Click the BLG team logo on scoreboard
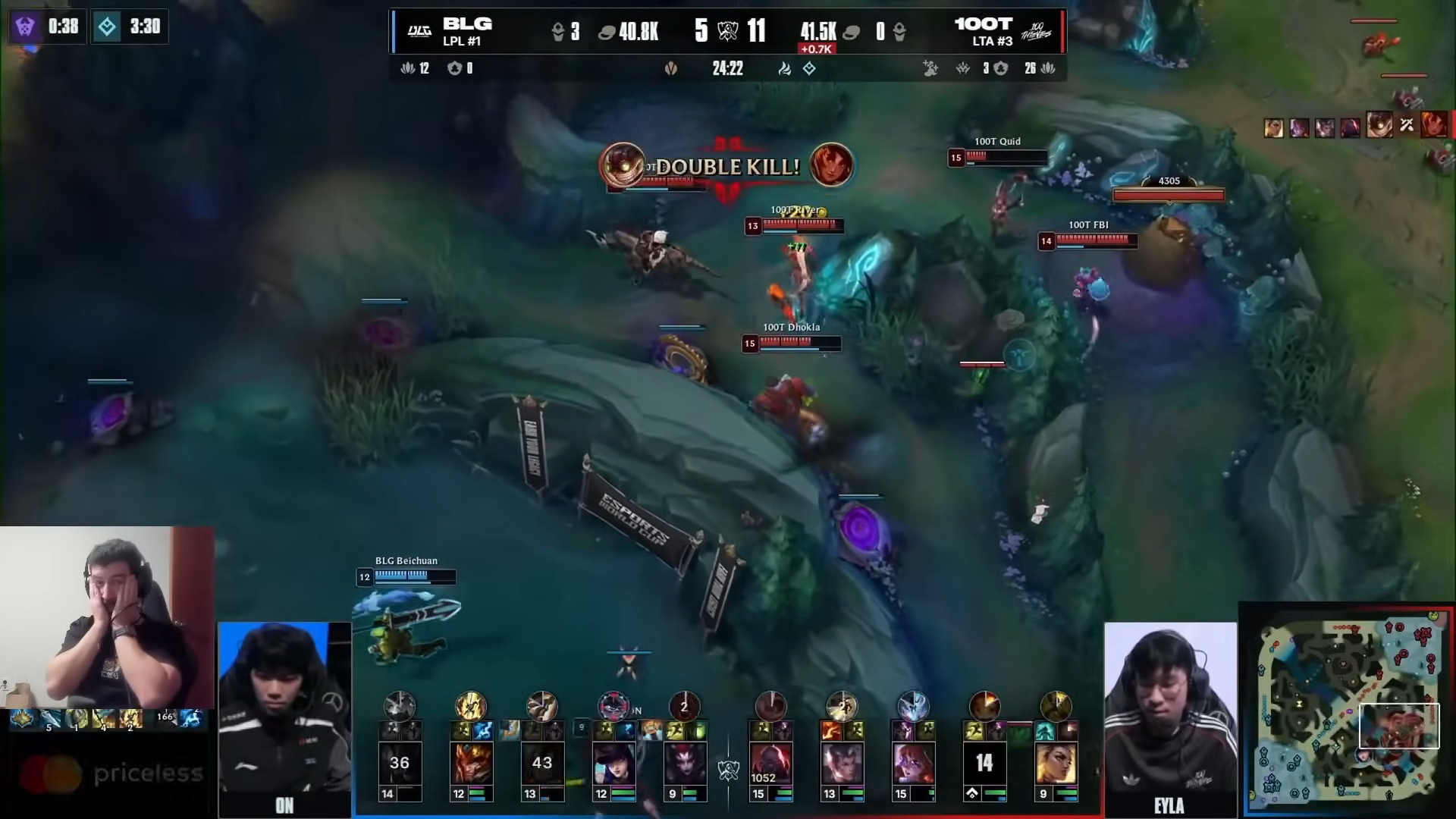 [x=419, y=31]
